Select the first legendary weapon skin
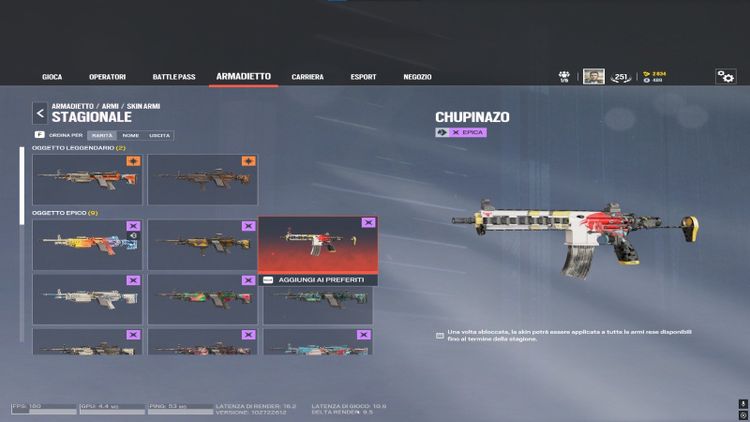 click(x=87, y=180)
